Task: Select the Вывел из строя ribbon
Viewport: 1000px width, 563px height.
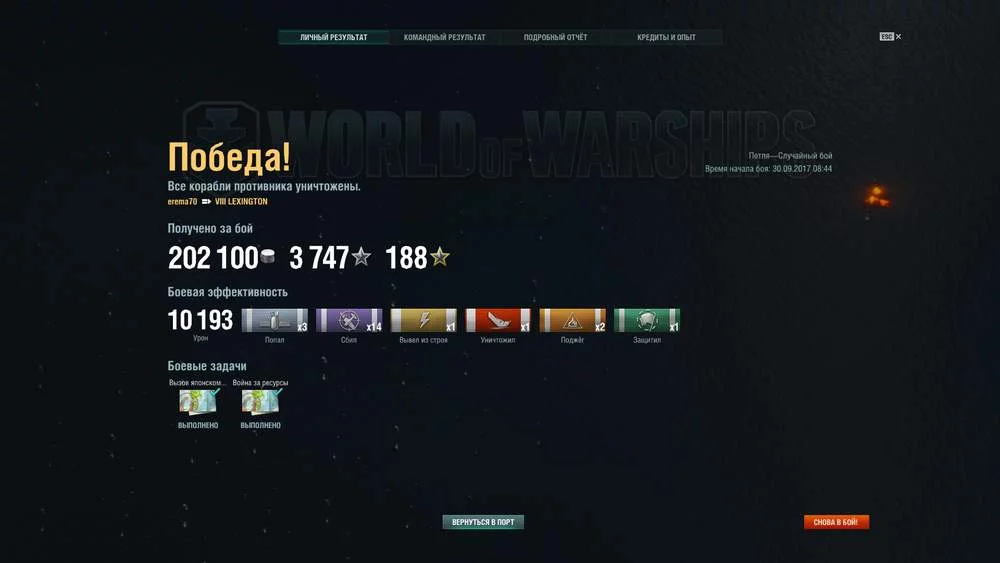Action: [x=423, y=320]
